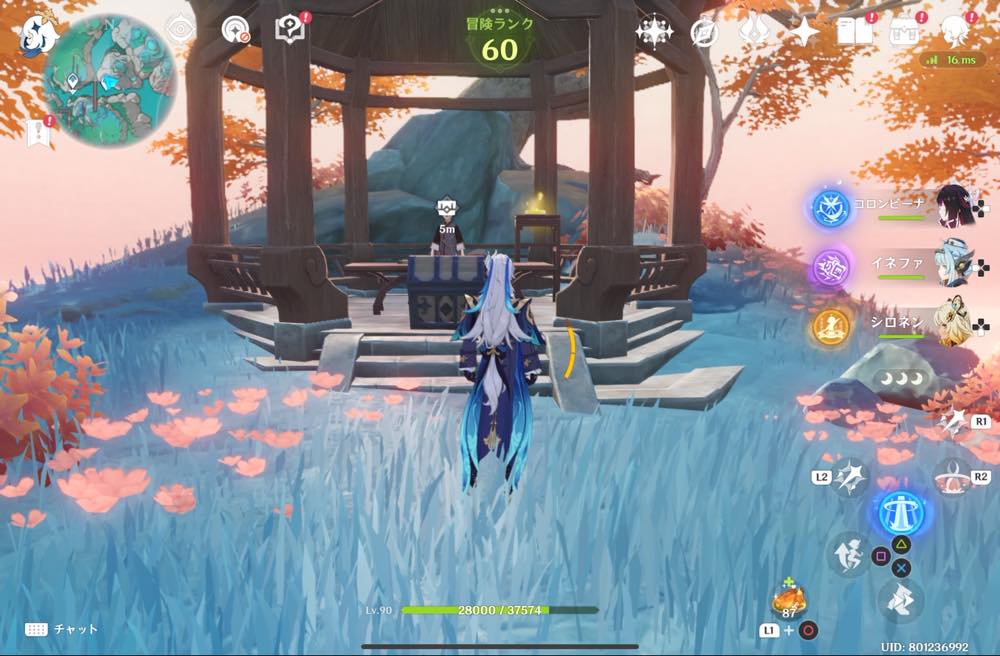This screenshot has height=656, width=1000.
Task: Open the チャット chat box
Action: (62, 629)
